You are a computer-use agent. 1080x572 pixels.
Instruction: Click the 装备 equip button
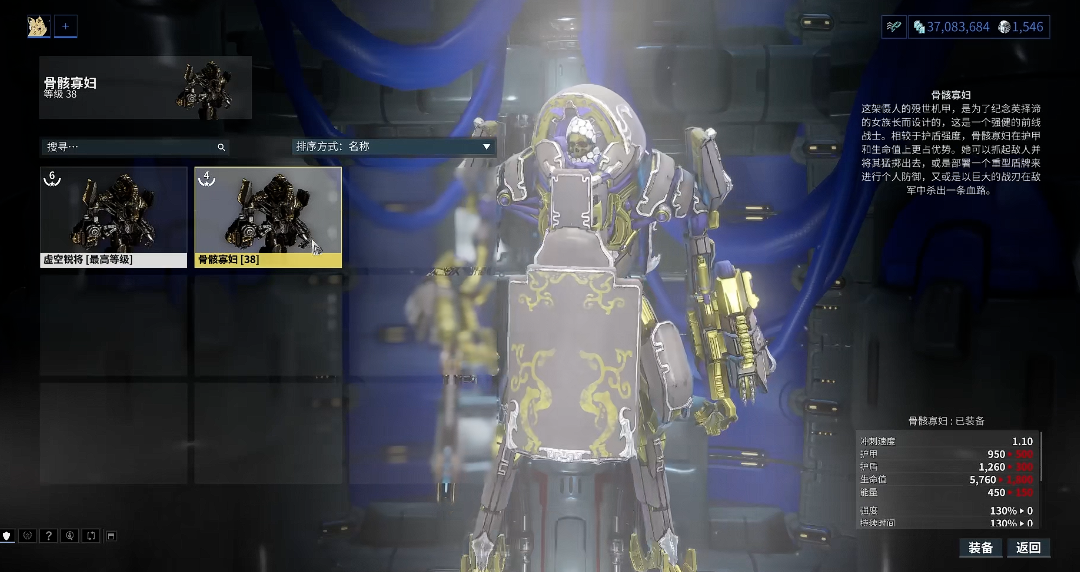[981, 548]
